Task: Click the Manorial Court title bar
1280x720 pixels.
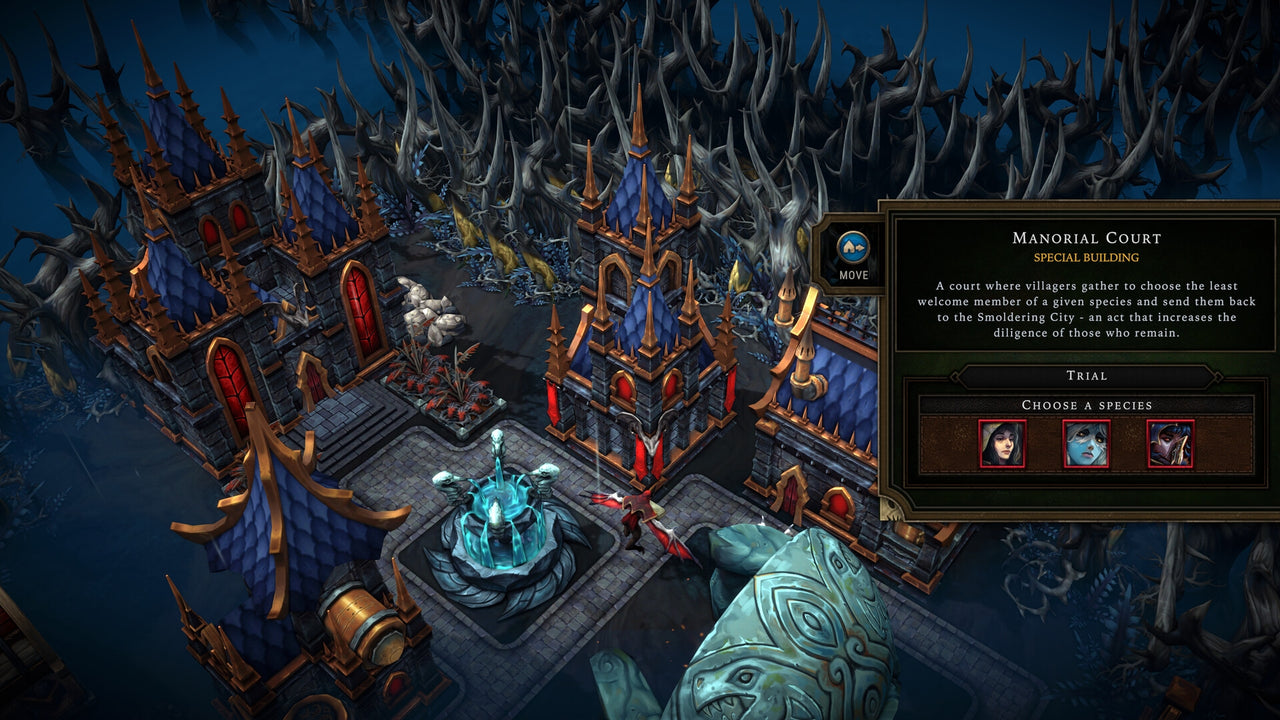Action: pos(1086,239)
